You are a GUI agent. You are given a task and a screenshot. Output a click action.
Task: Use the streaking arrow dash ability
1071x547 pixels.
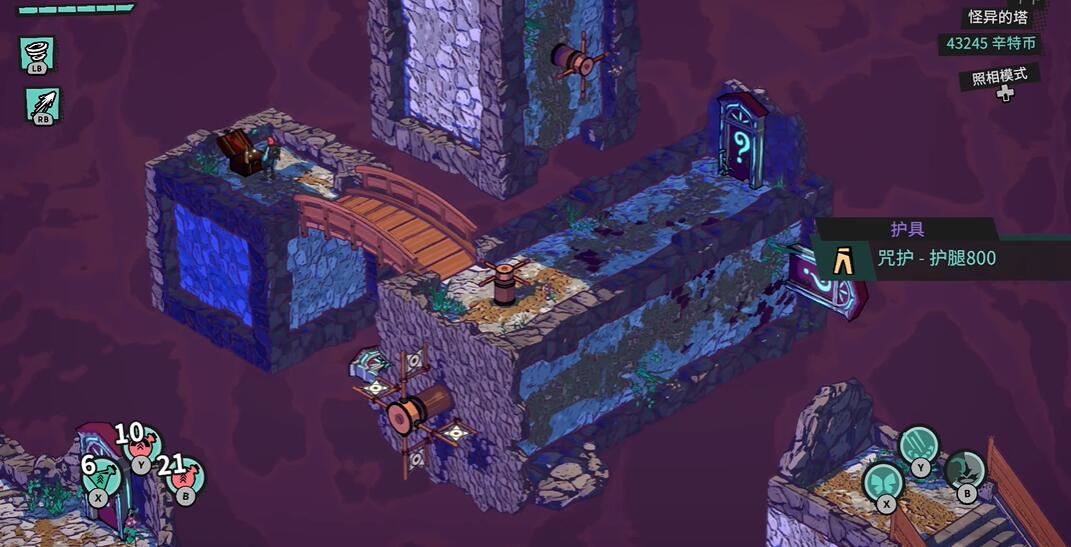click(43, 104)
